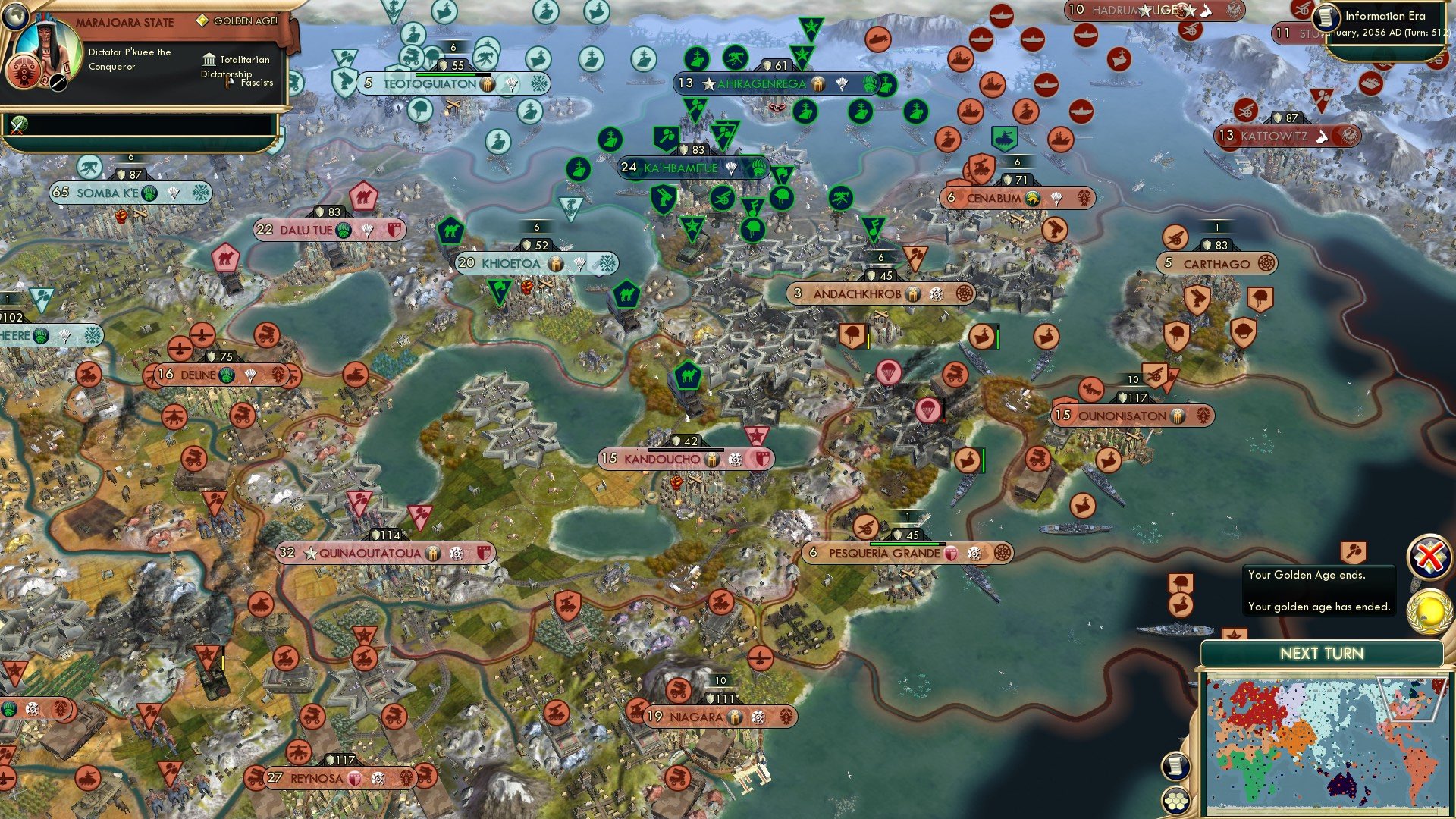Click Pesqueria Grande's religion icon
The height and width of the screenshot is (819, 1456).
pyautogui.click(x=973, y=554)
